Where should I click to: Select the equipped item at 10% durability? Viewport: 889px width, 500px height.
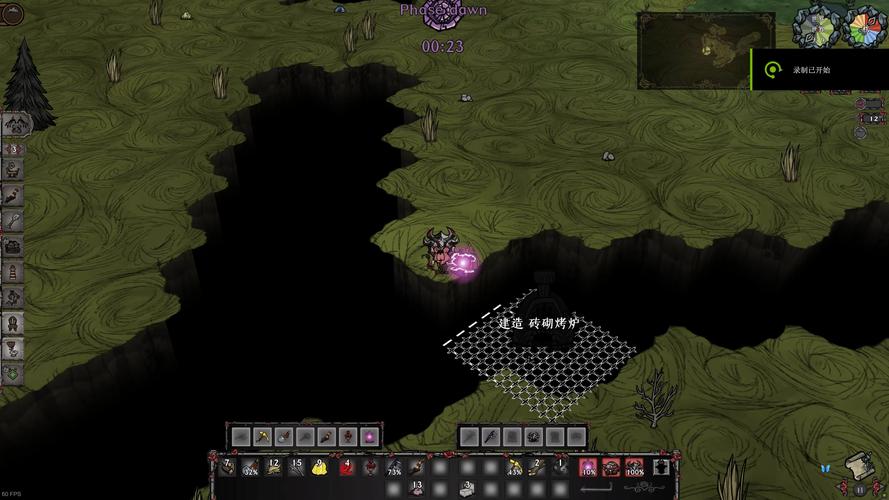coord(587,467)
